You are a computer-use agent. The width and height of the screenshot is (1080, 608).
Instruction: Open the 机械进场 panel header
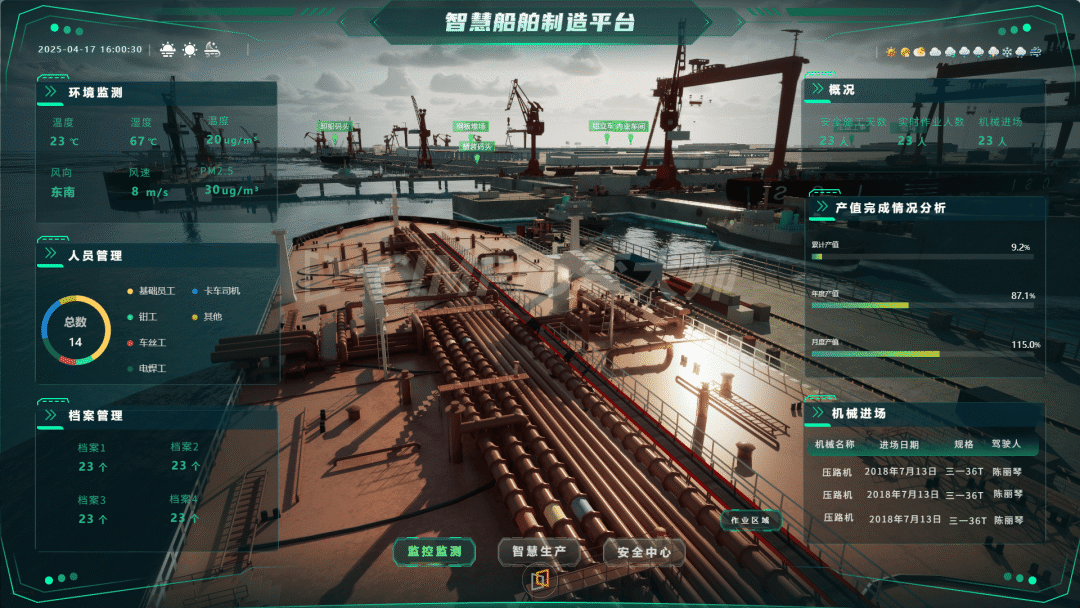[858, 413]
